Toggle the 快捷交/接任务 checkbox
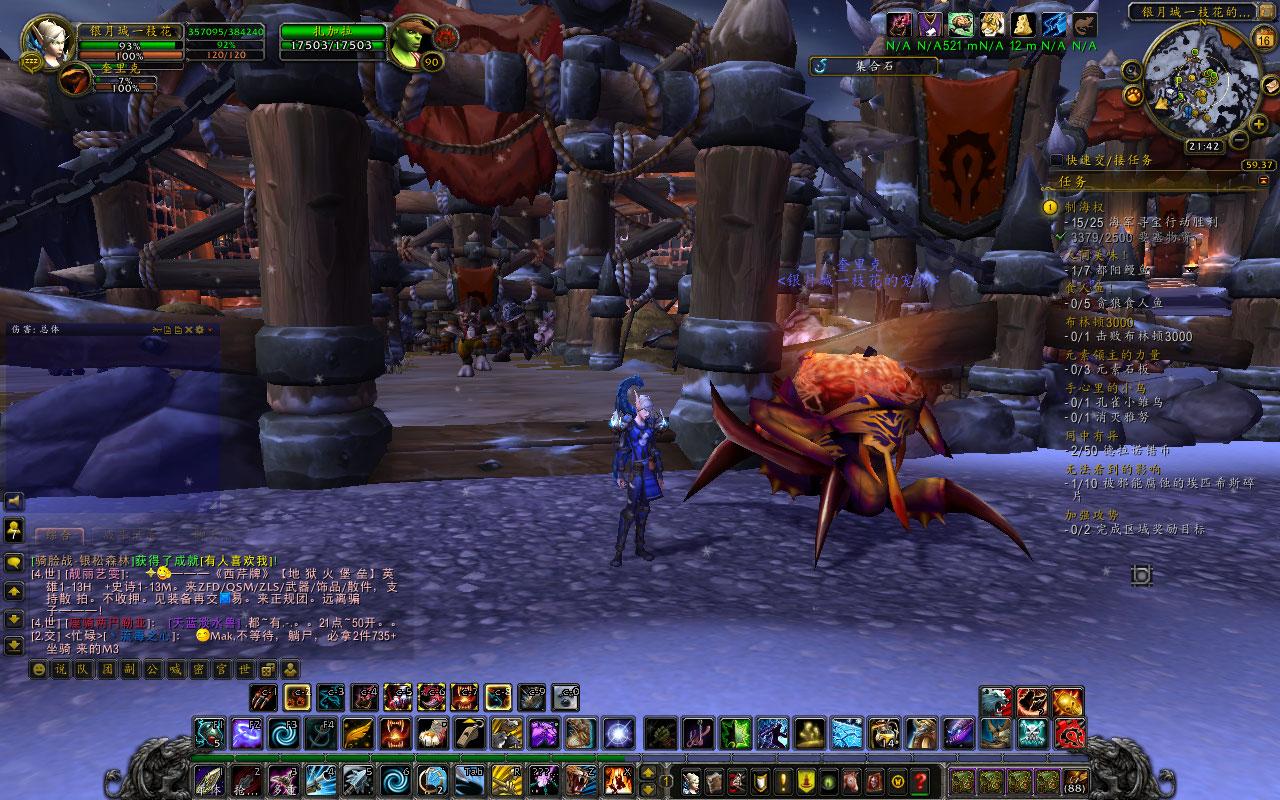Screen dimensions: 1280x800 click(1057, 160)
